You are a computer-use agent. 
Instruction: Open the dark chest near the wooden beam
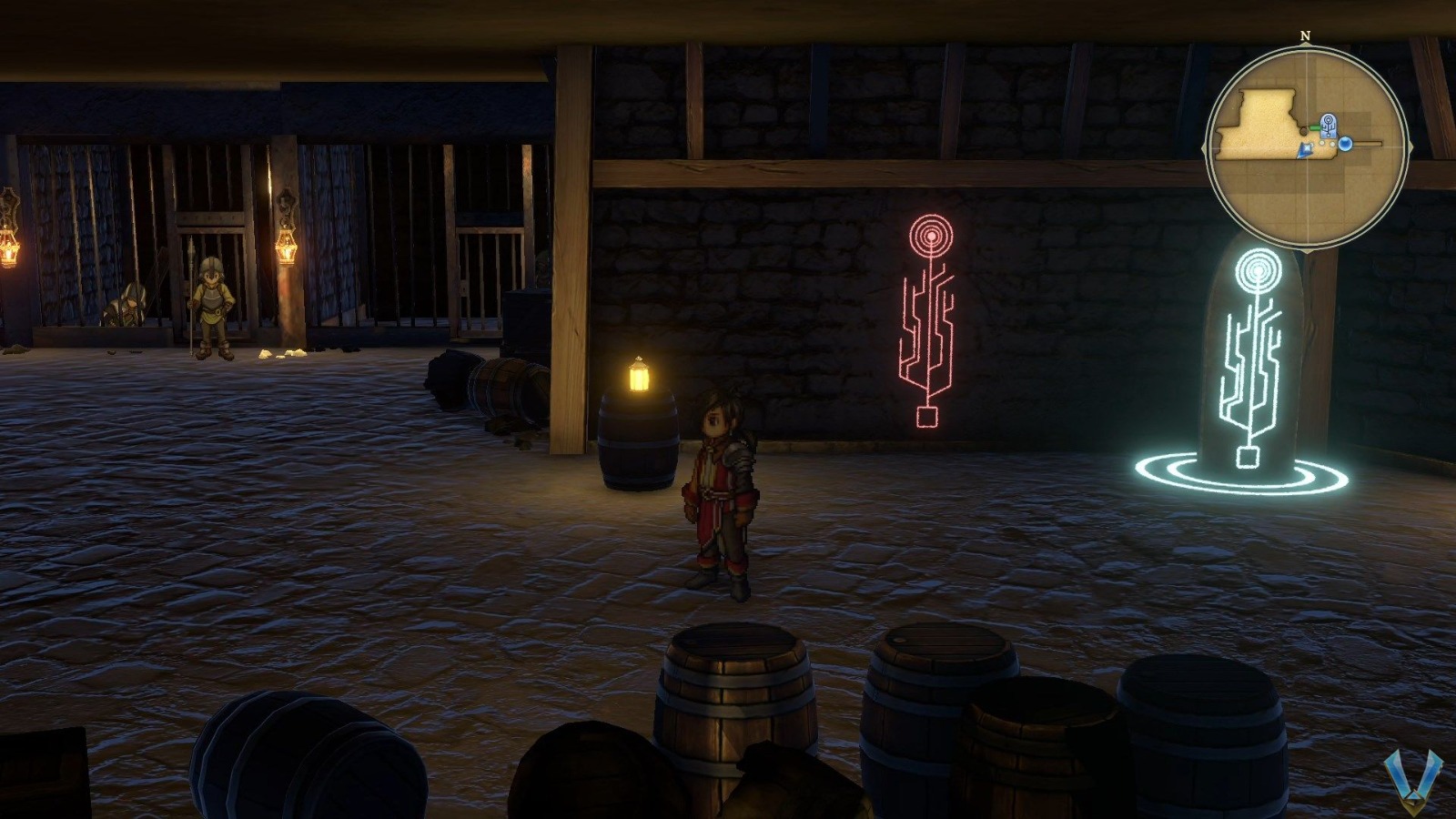coord(526,318)
